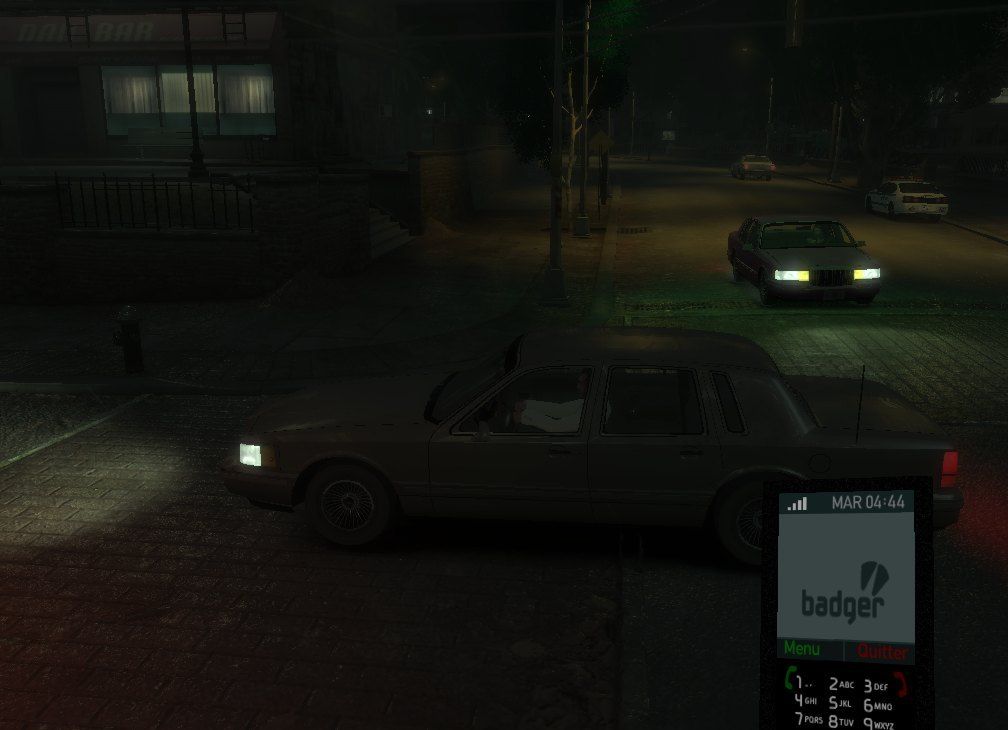Select Quitter to close the phone
This screenshot has width=1008, height=730.
click(882, 652)
